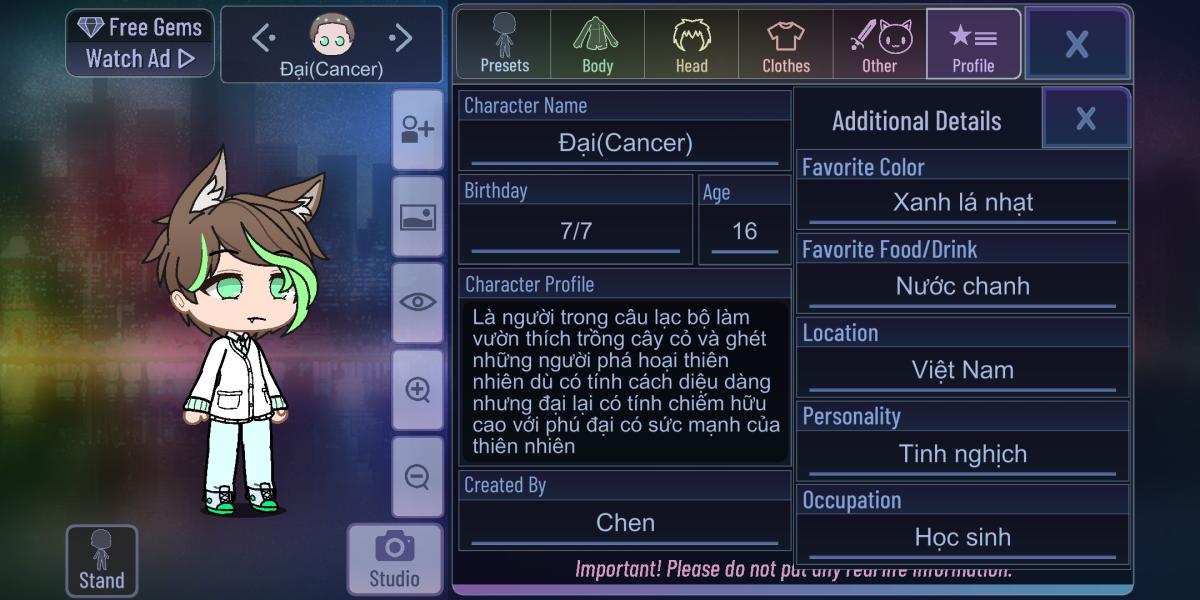Viewport: 1200px width, 600px height.
Task: Edit the Character Name field
Action: [x=625, y=144]
